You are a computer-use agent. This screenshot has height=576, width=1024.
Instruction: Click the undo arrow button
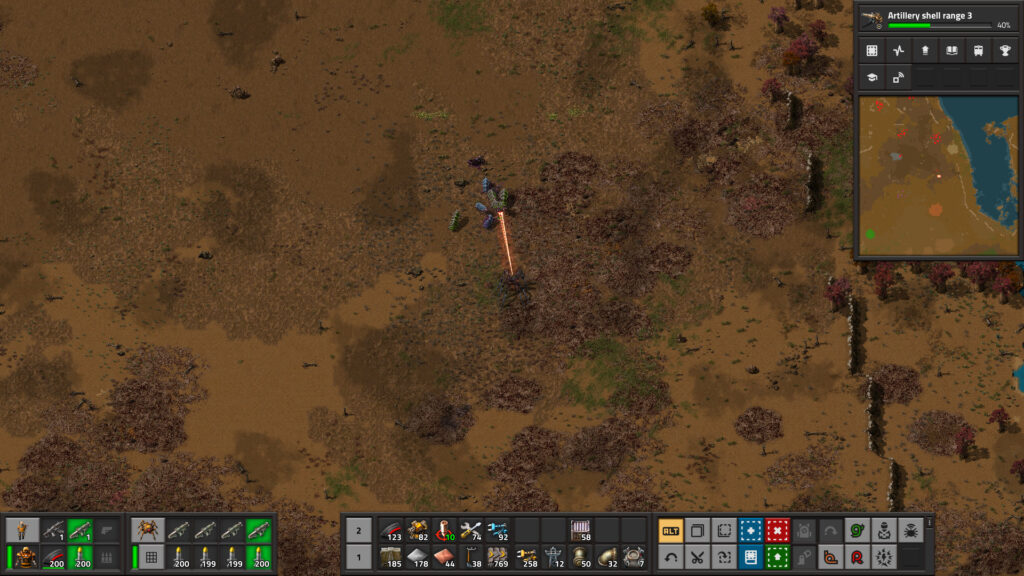pyautogui.click(x=670, y=557)
